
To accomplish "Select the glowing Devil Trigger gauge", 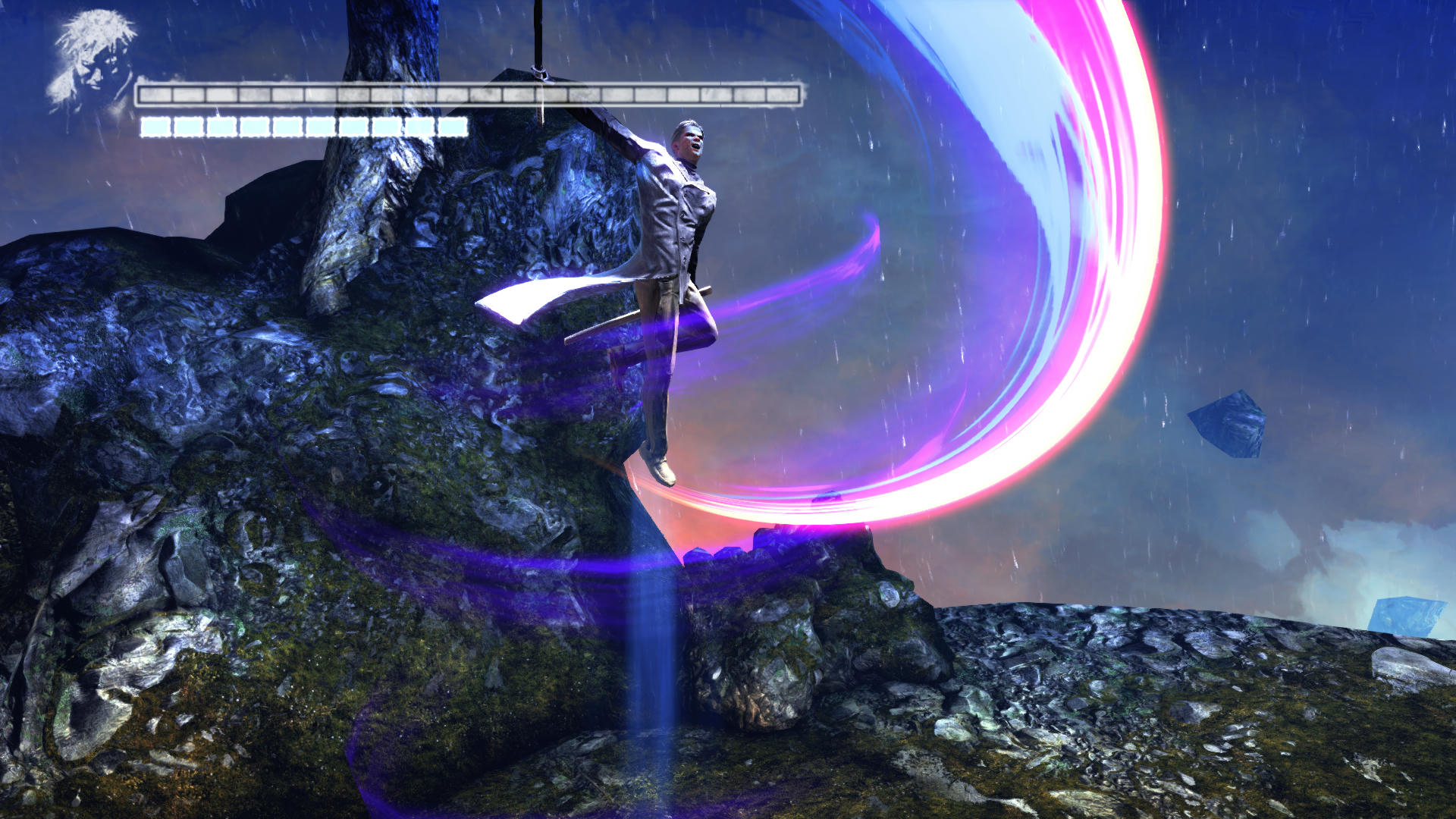I will point(303,126).
